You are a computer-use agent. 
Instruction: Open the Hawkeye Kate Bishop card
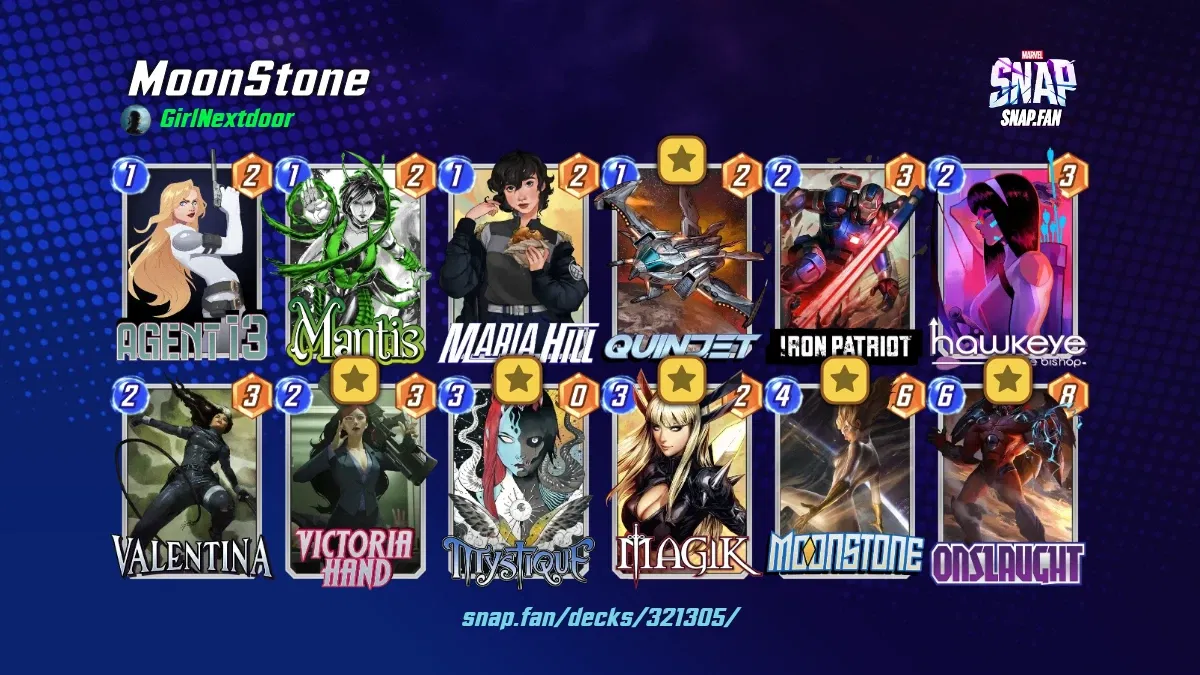[x=1008, y=258]
